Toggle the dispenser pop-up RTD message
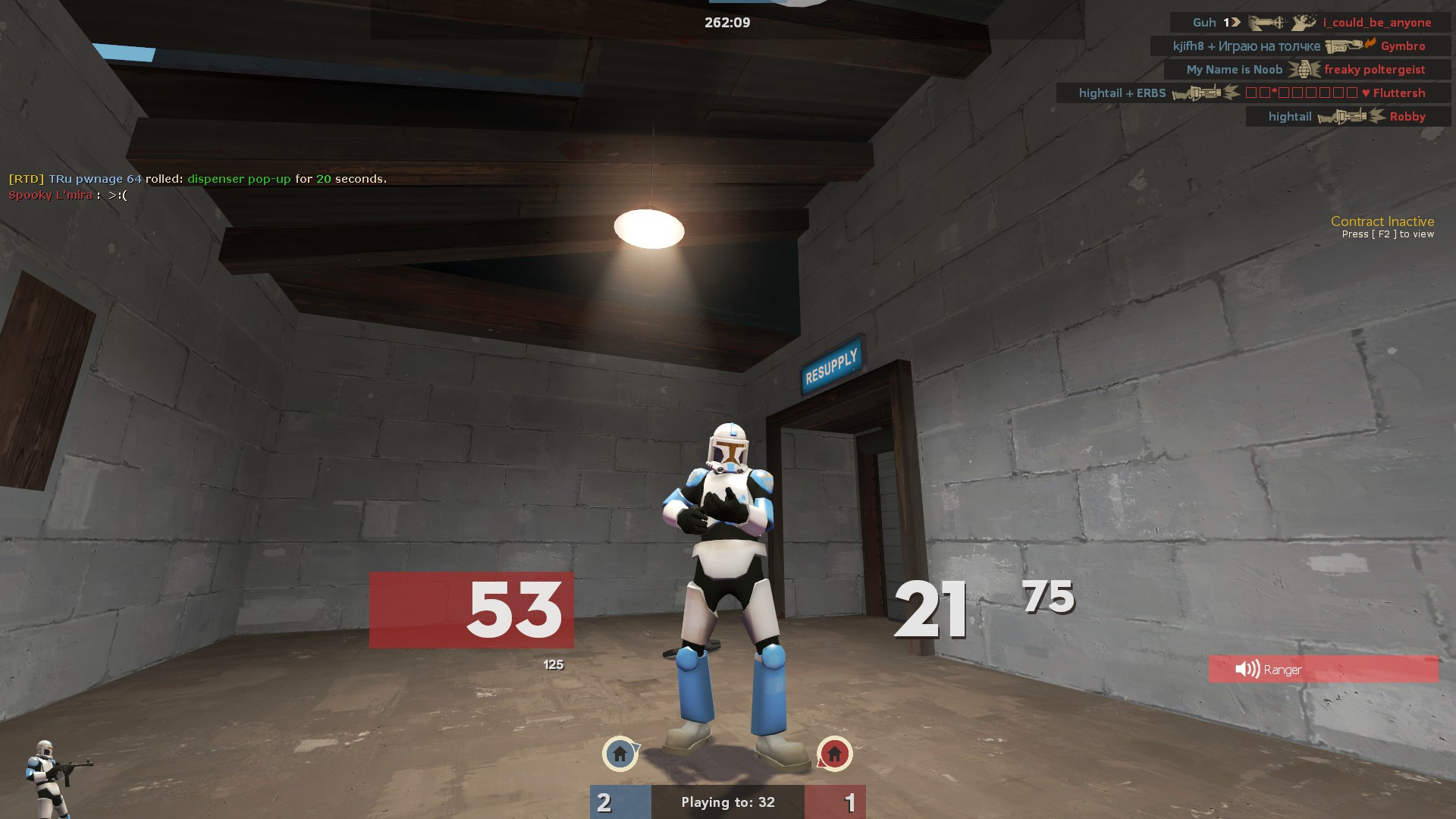1456x819 pixels. (x=197, y=180)
